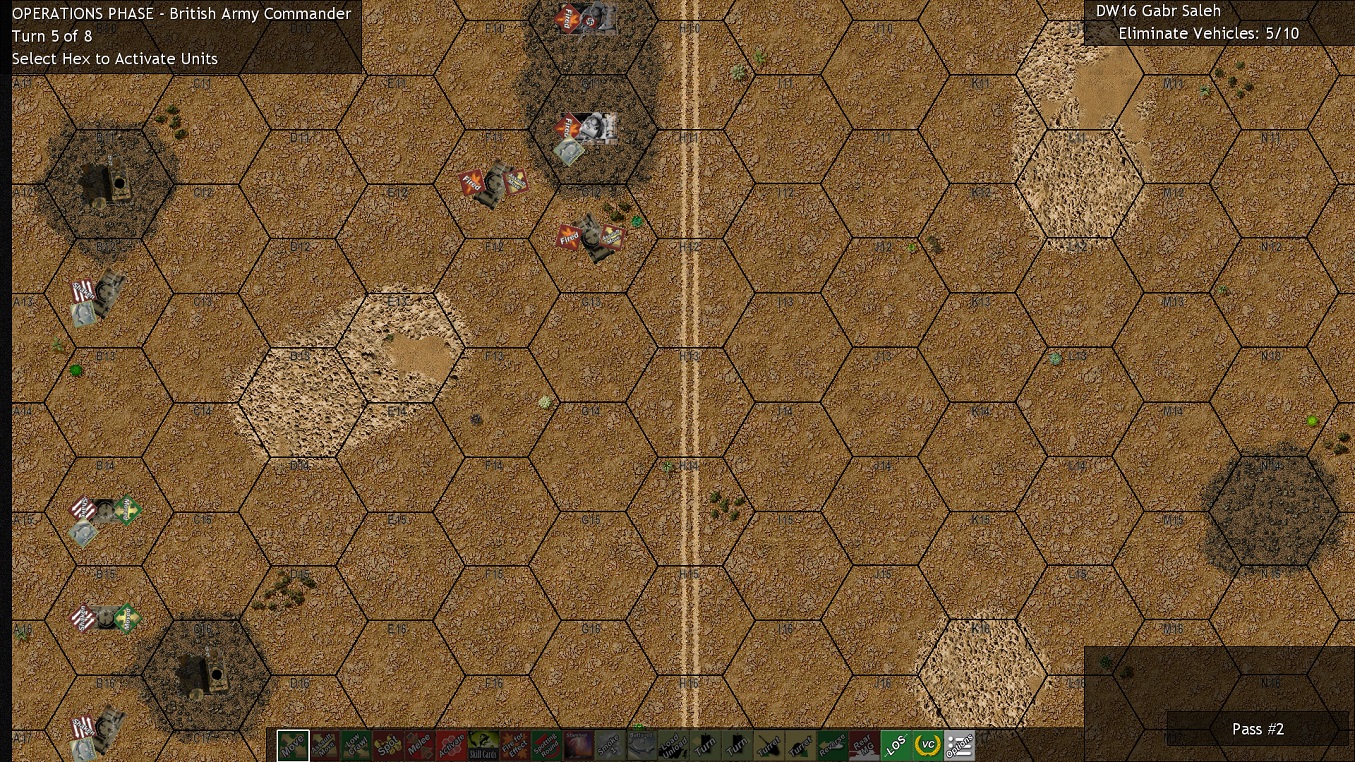Toggle the Buttoned vehicle status
This screenshot has width=1355, height=762.
[640, 744]
